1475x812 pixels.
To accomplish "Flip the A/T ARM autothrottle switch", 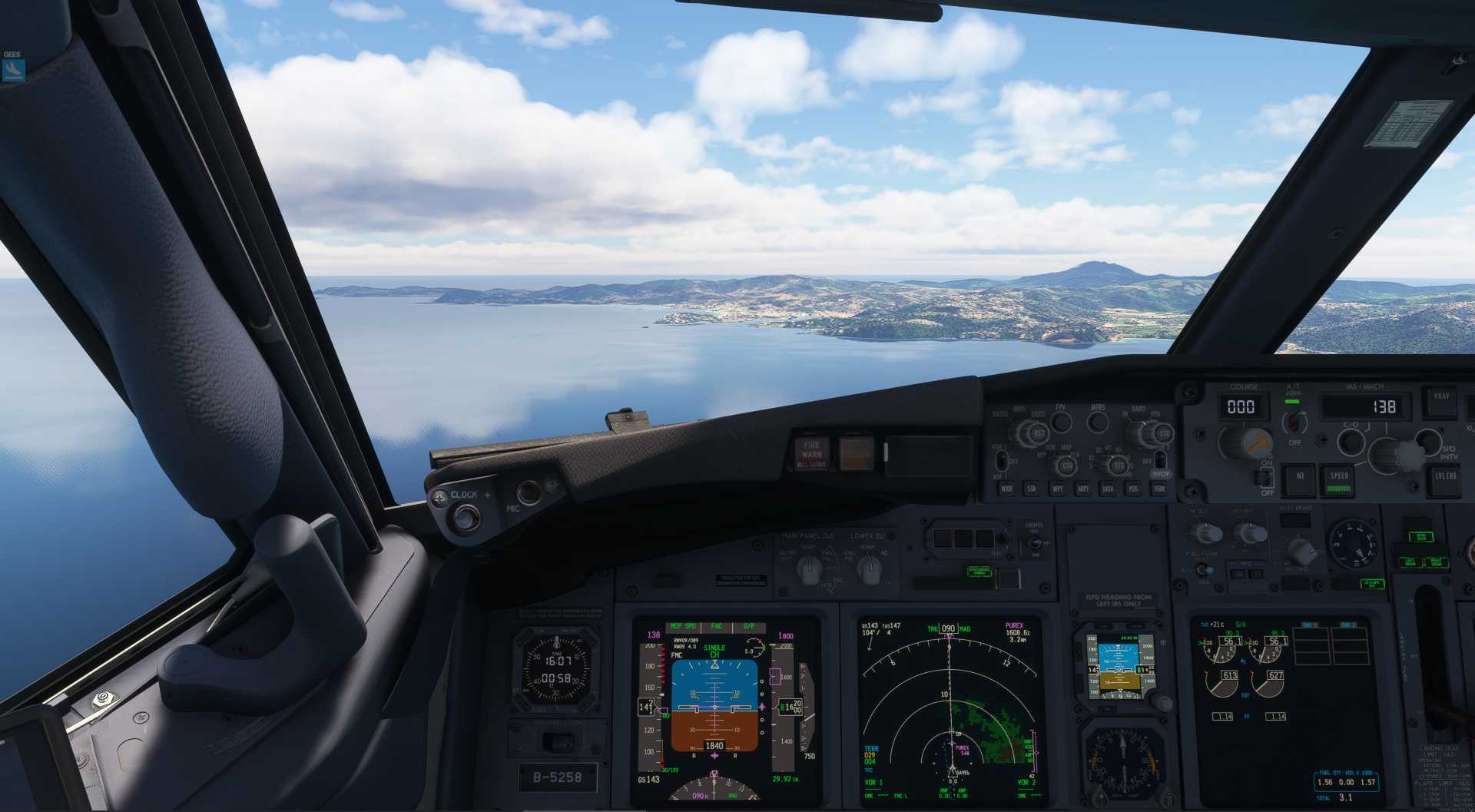I will pos(1295,421).
